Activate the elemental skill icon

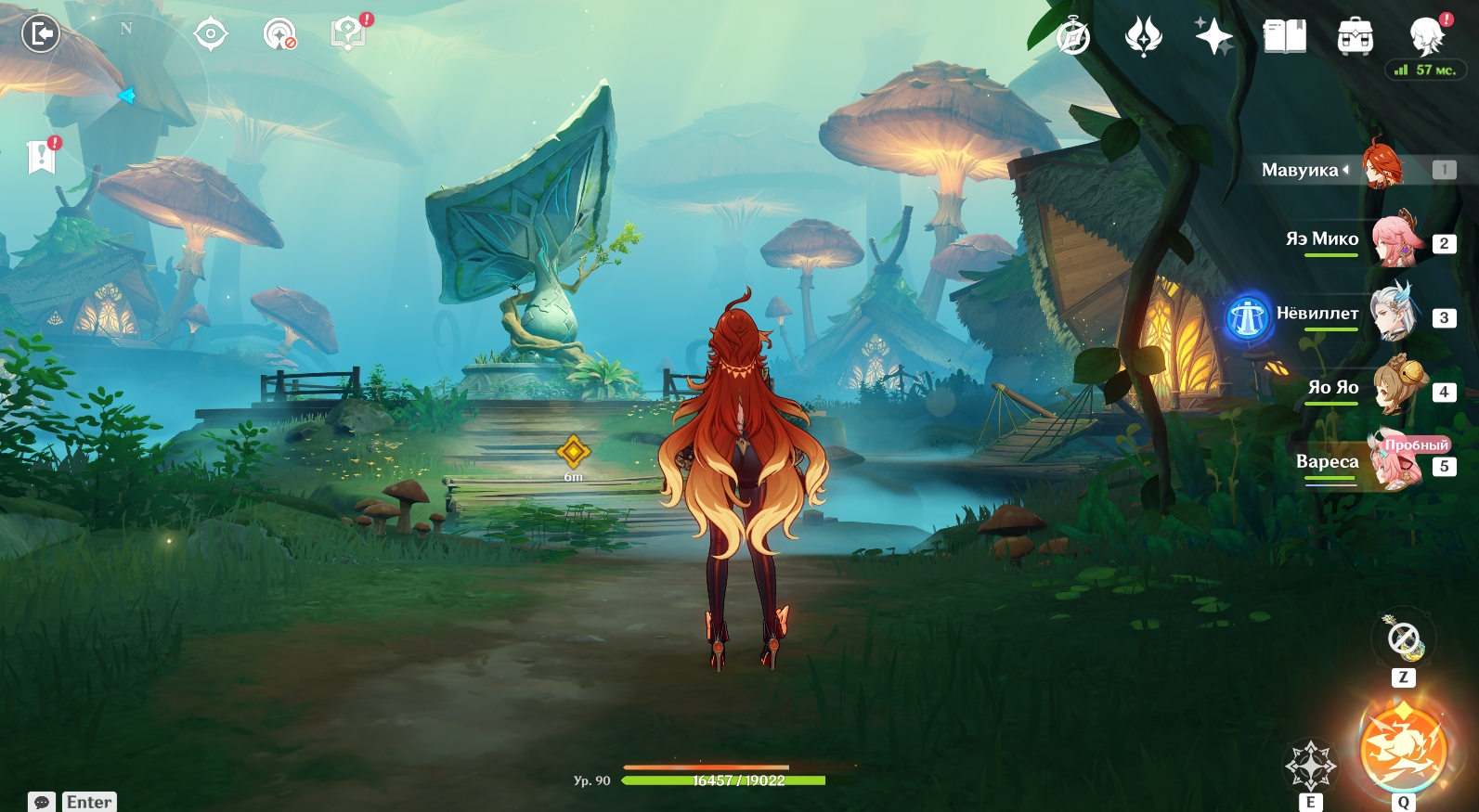tap(1310, 766)
